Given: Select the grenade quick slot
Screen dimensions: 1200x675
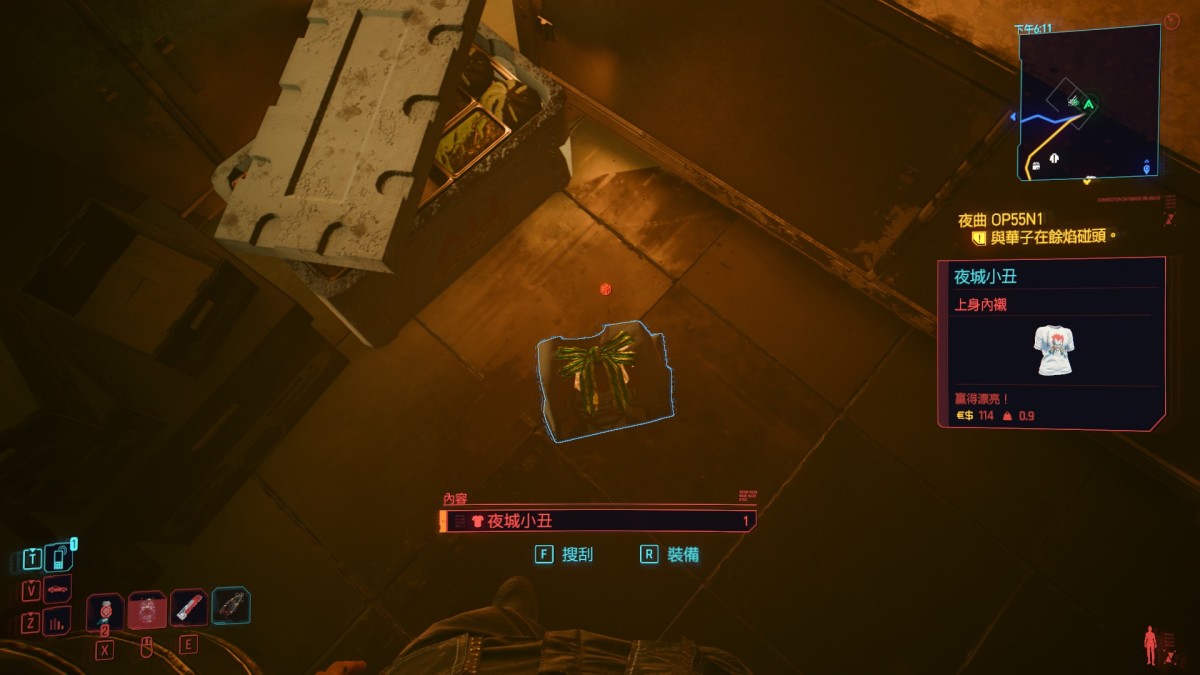Looking at the screenshot, I should [105, 611].
